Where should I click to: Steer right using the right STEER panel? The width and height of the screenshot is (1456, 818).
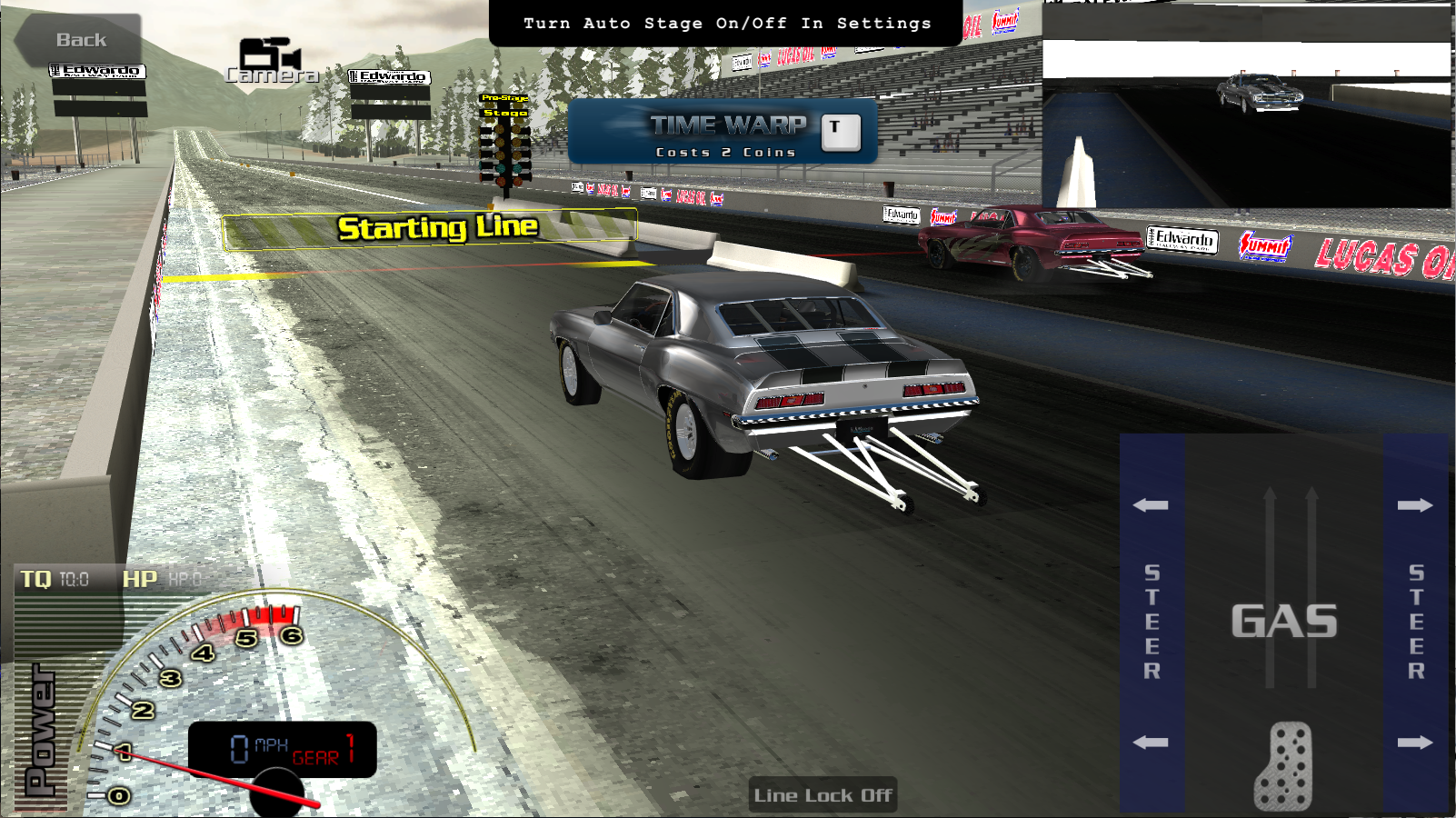coord(1415,623)
